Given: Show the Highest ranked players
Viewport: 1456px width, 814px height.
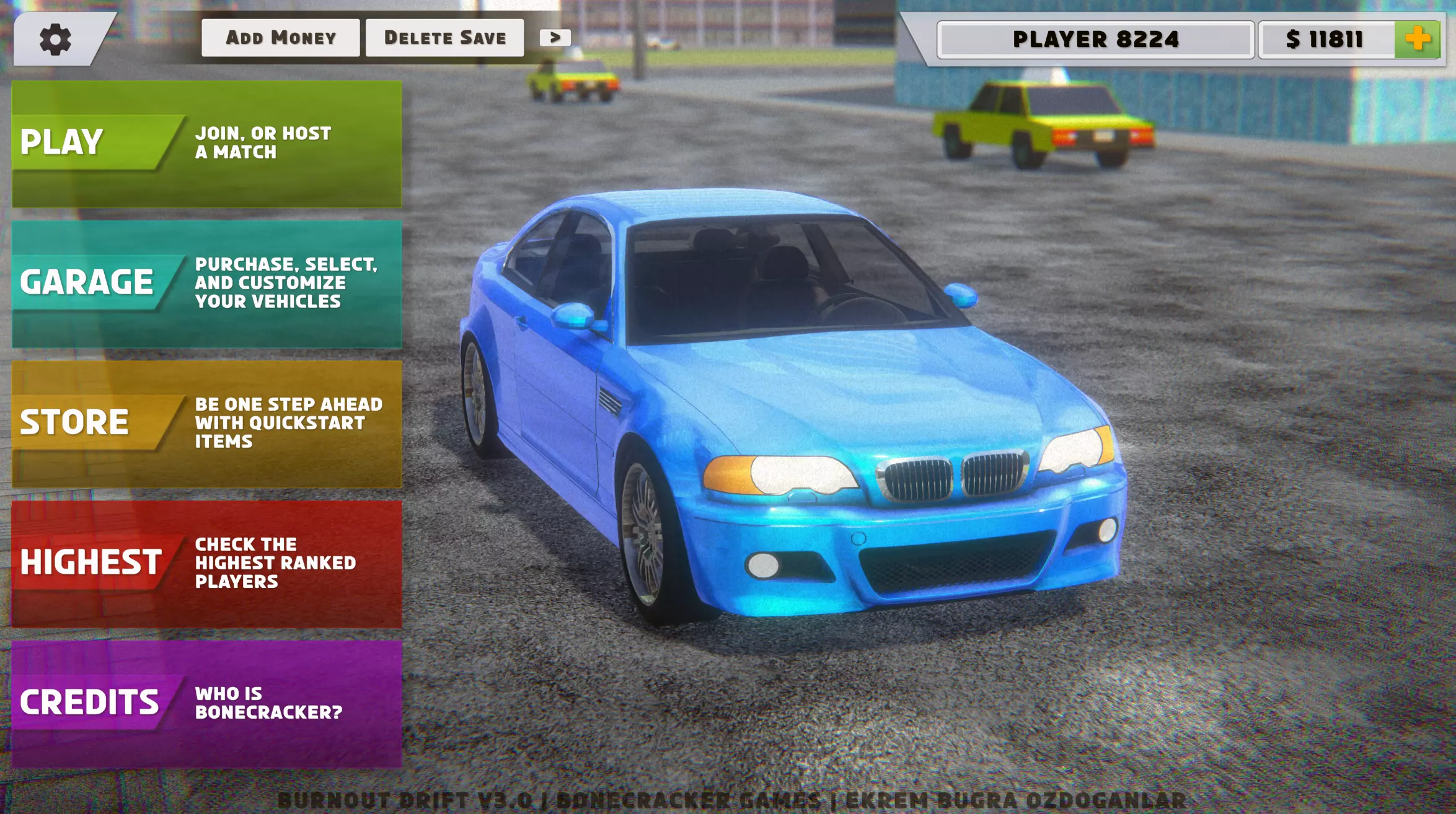Looking at the screenshot, I should [x=206, y=564].
